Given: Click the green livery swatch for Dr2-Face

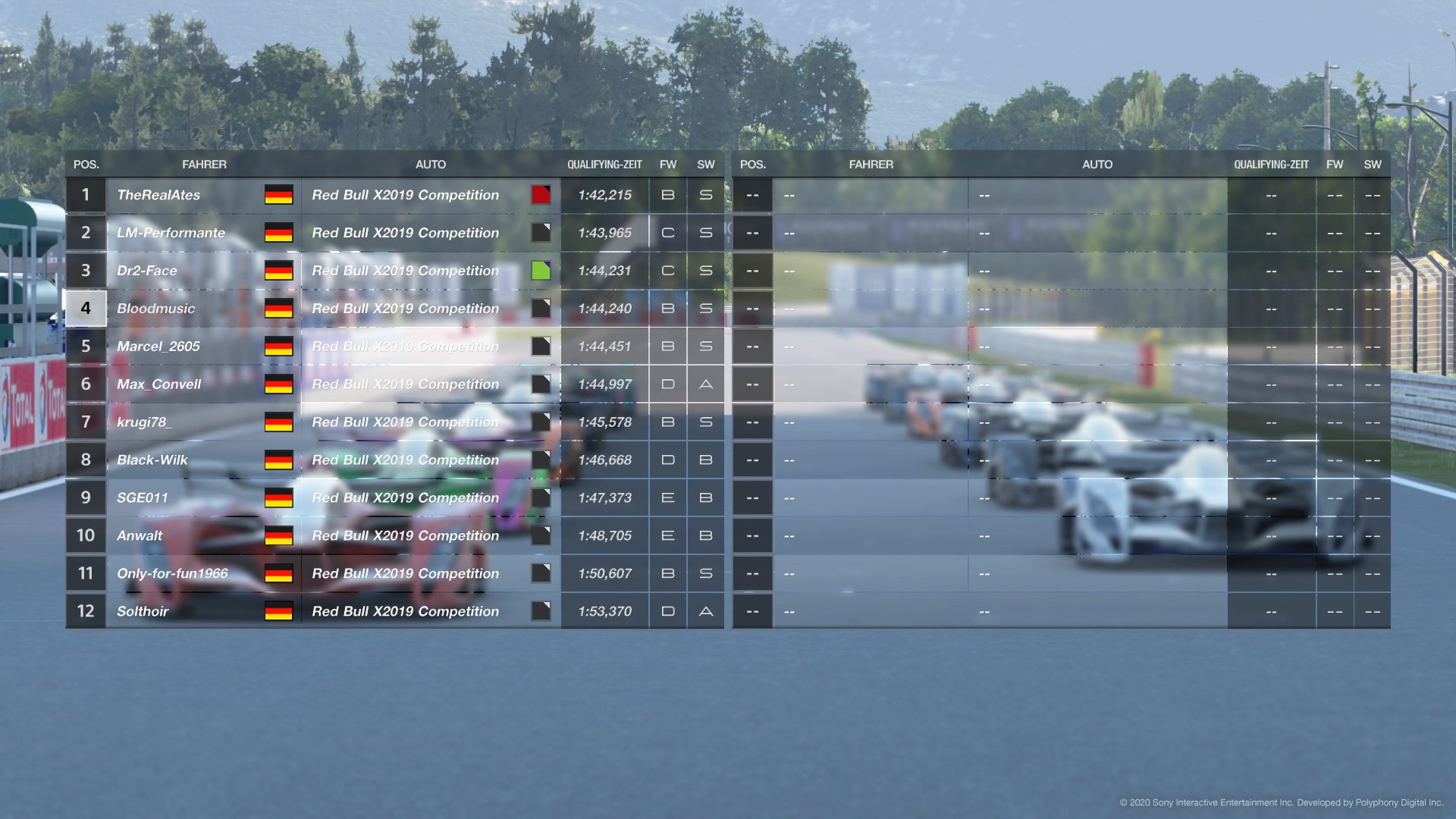Looking at the screenshot, I should (541, 271).
